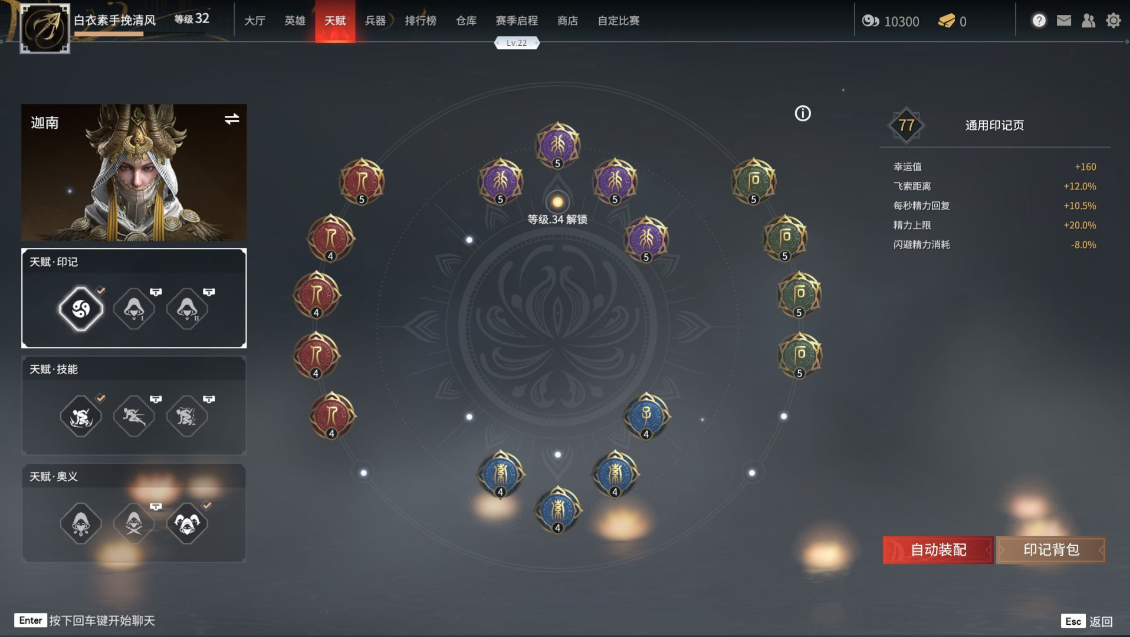
Task: Select the locked level 34 center slot
Action: point(558,202)
